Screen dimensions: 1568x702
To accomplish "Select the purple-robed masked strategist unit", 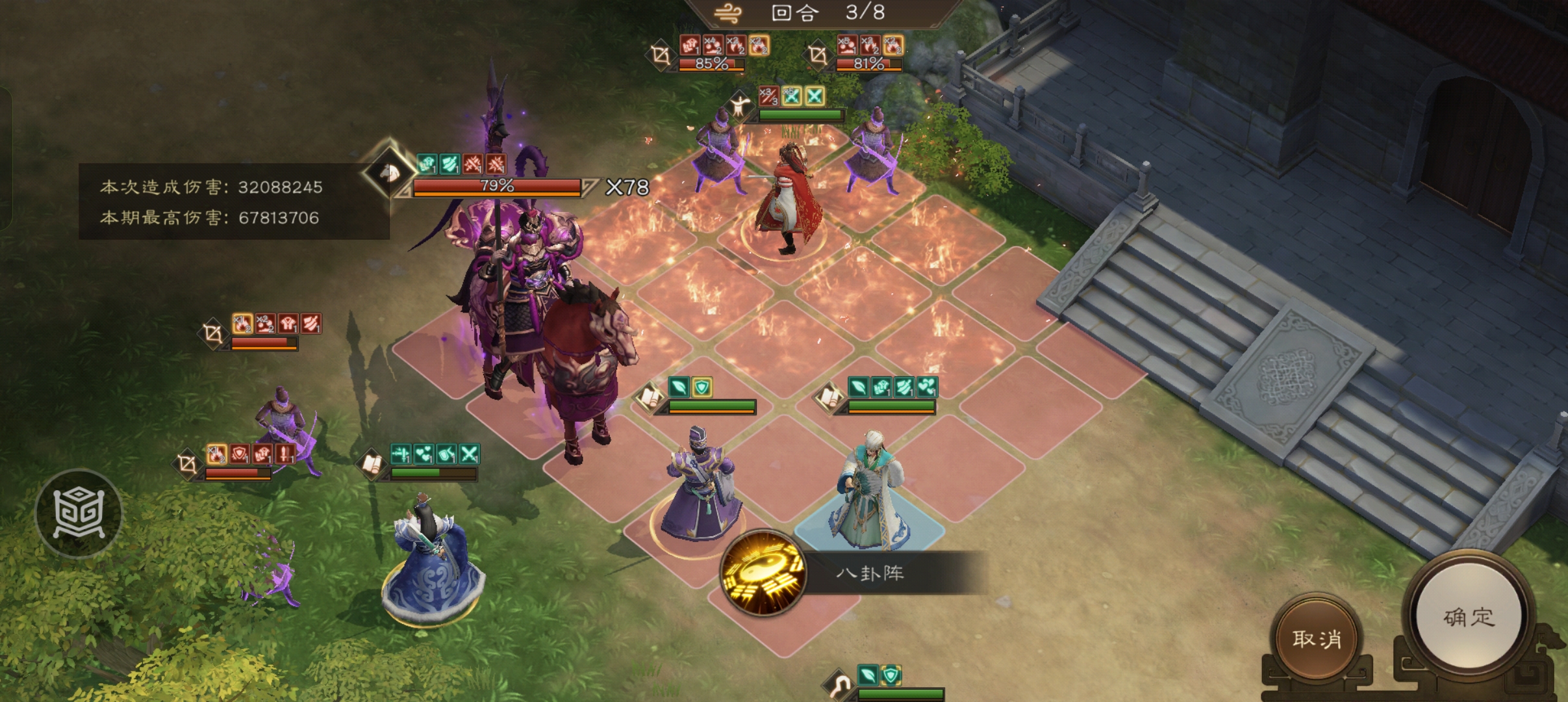I will pos(700,487).
